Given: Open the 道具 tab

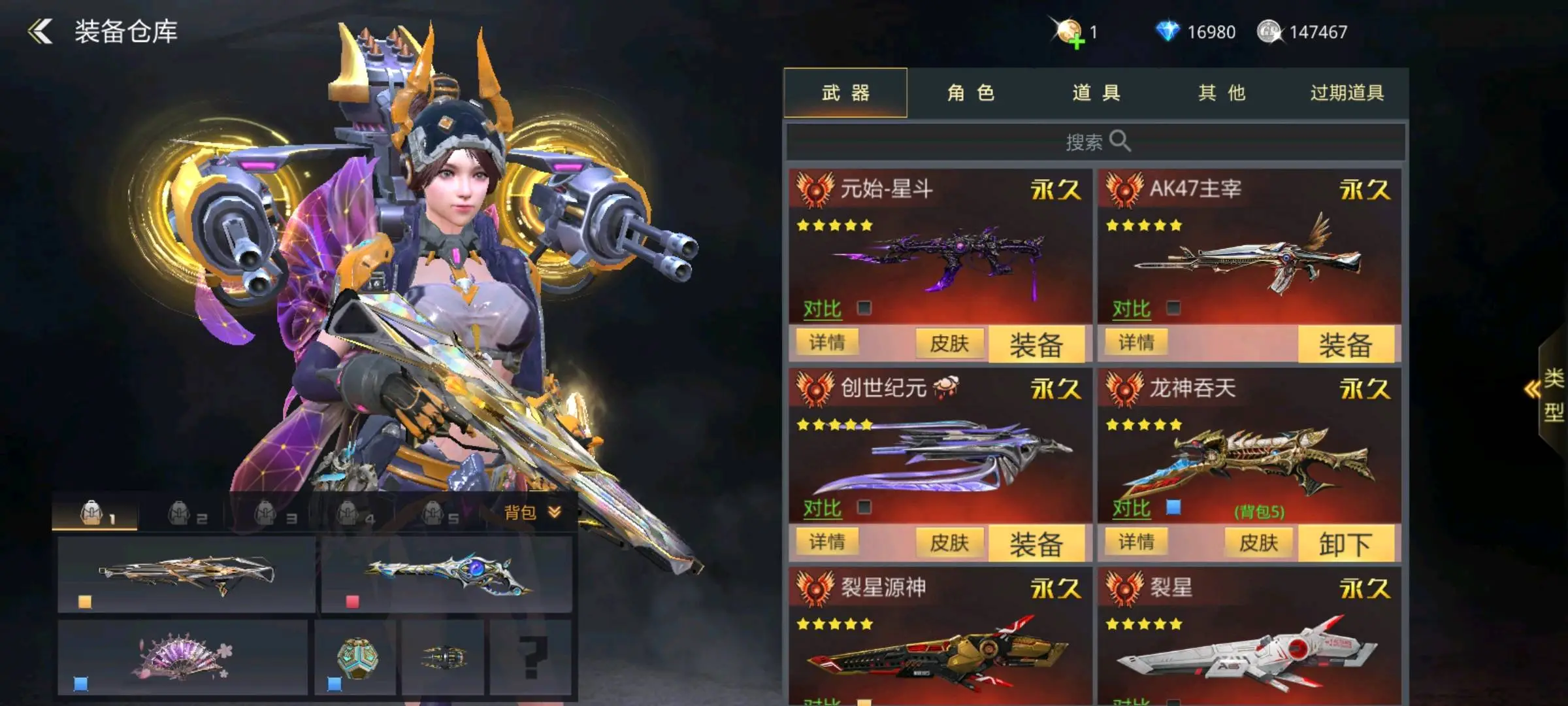Looking at the screenshot, I should (x=1096, y=93).
